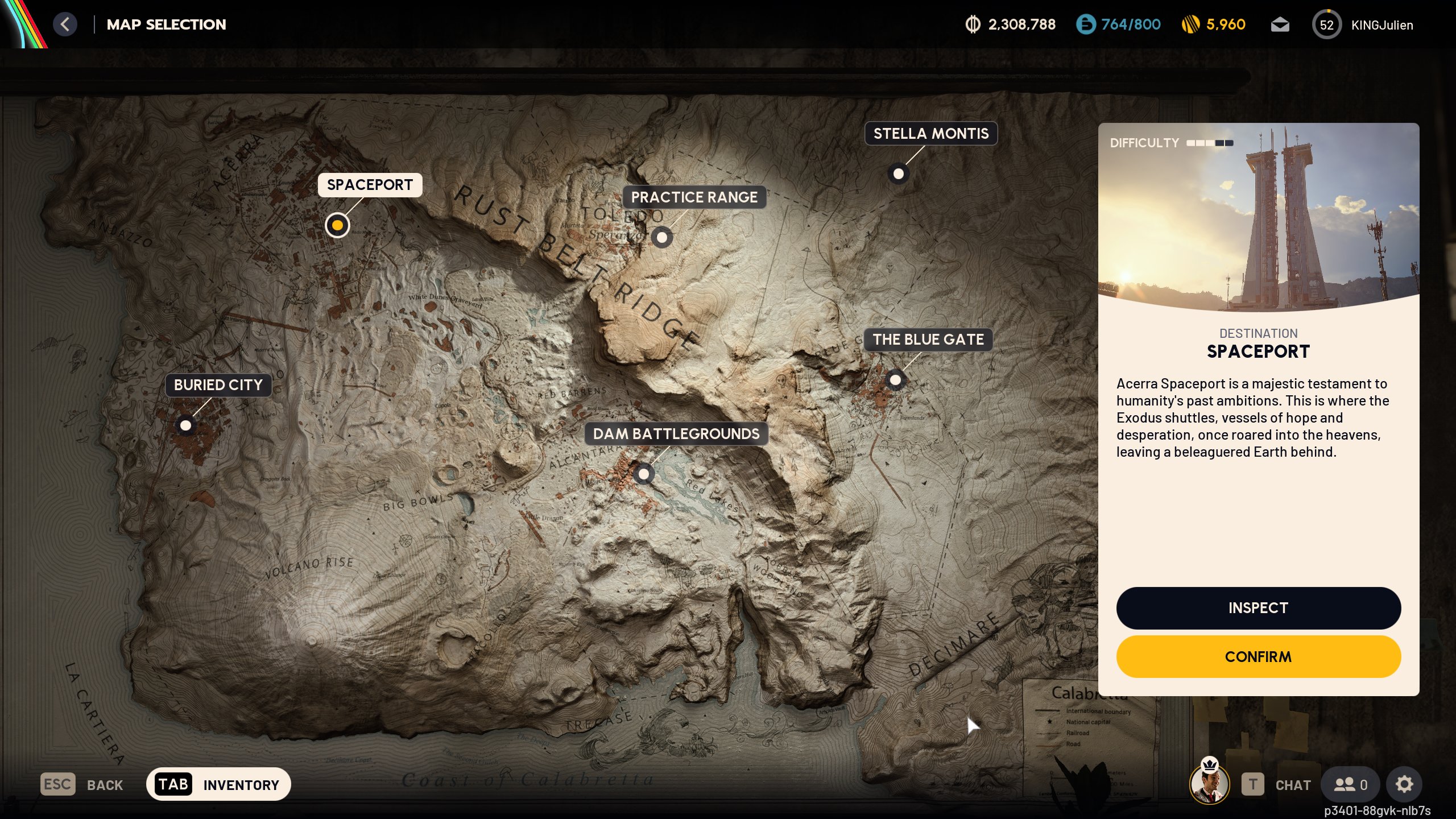Screen dimensions: 1456x819
Task: Open the yellow premium currency store
Action: [x=1214, y=24]
